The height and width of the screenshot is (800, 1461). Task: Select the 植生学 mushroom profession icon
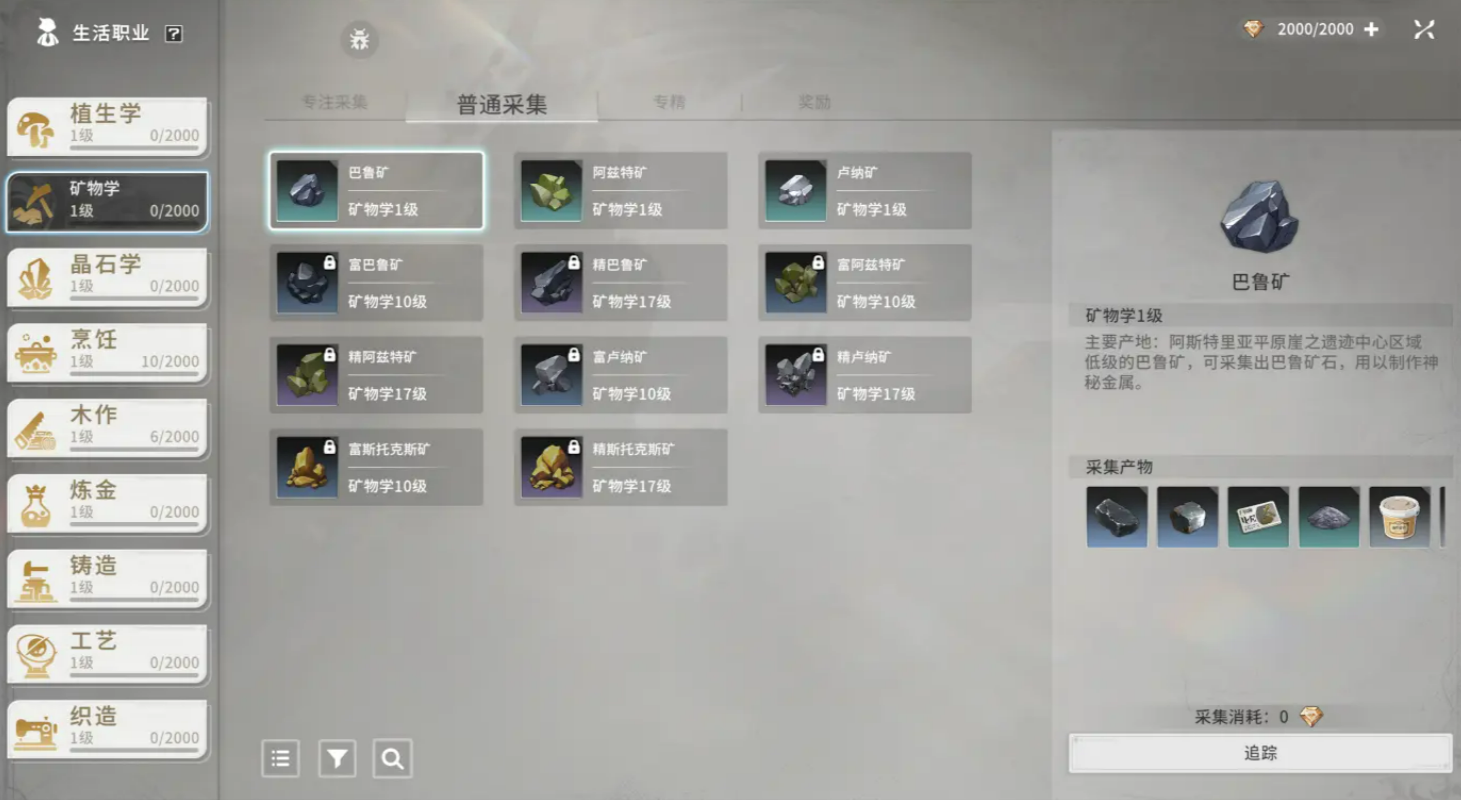click(x=38, y=126)
